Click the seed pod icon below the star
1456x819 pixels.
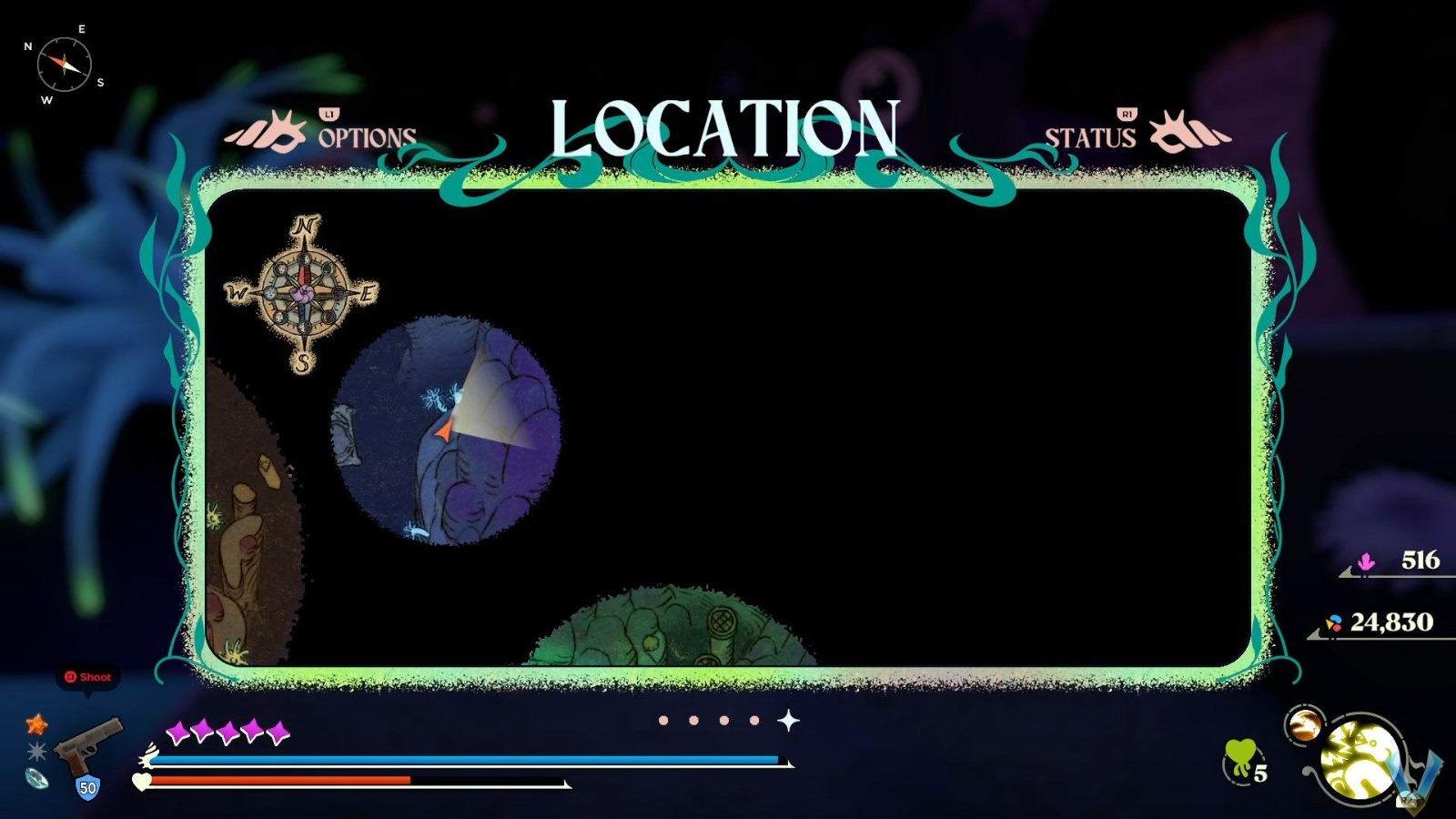pyautogui.click(x=35, y=778)
